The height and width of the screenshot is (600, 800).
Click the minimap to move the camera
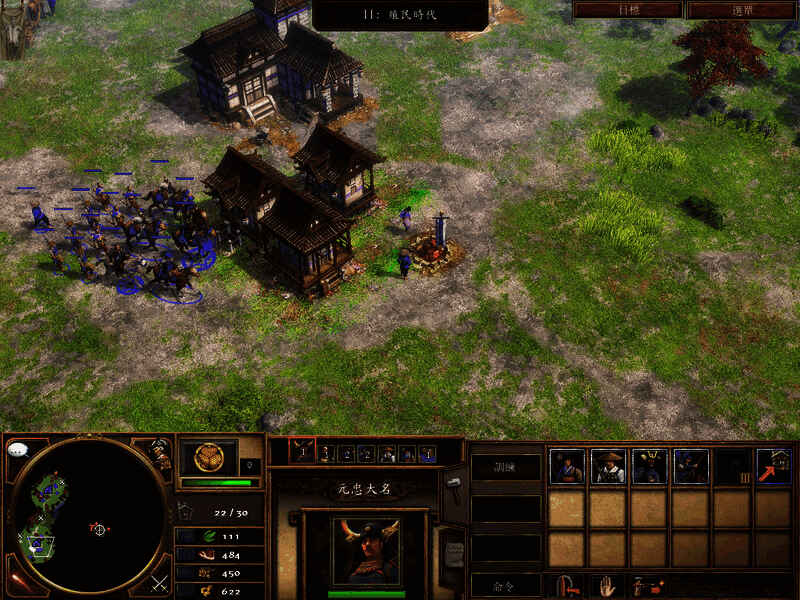tap(88, 514)
